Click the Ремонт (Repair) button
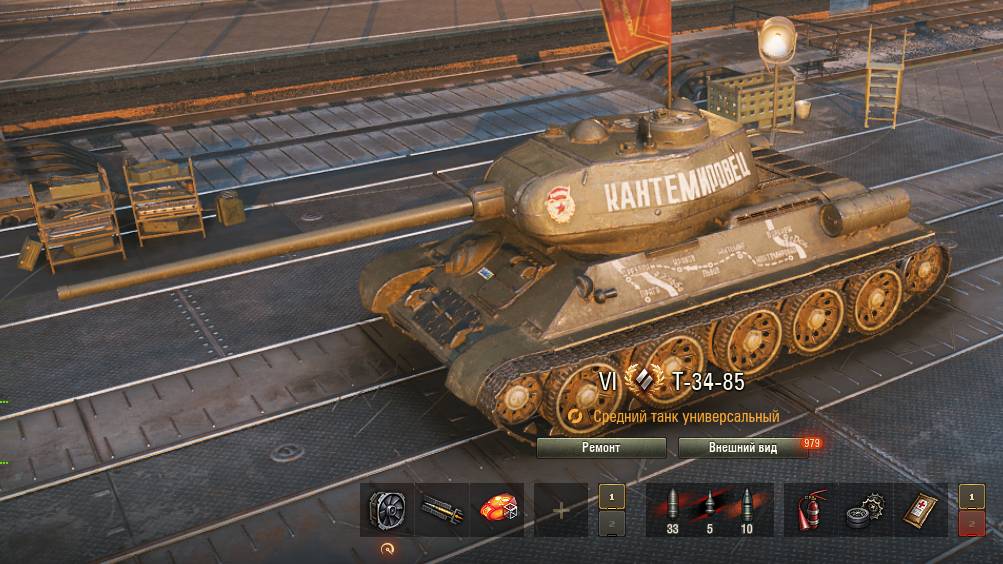Screen dimensions: 1003x564 (x=601, y=448)
